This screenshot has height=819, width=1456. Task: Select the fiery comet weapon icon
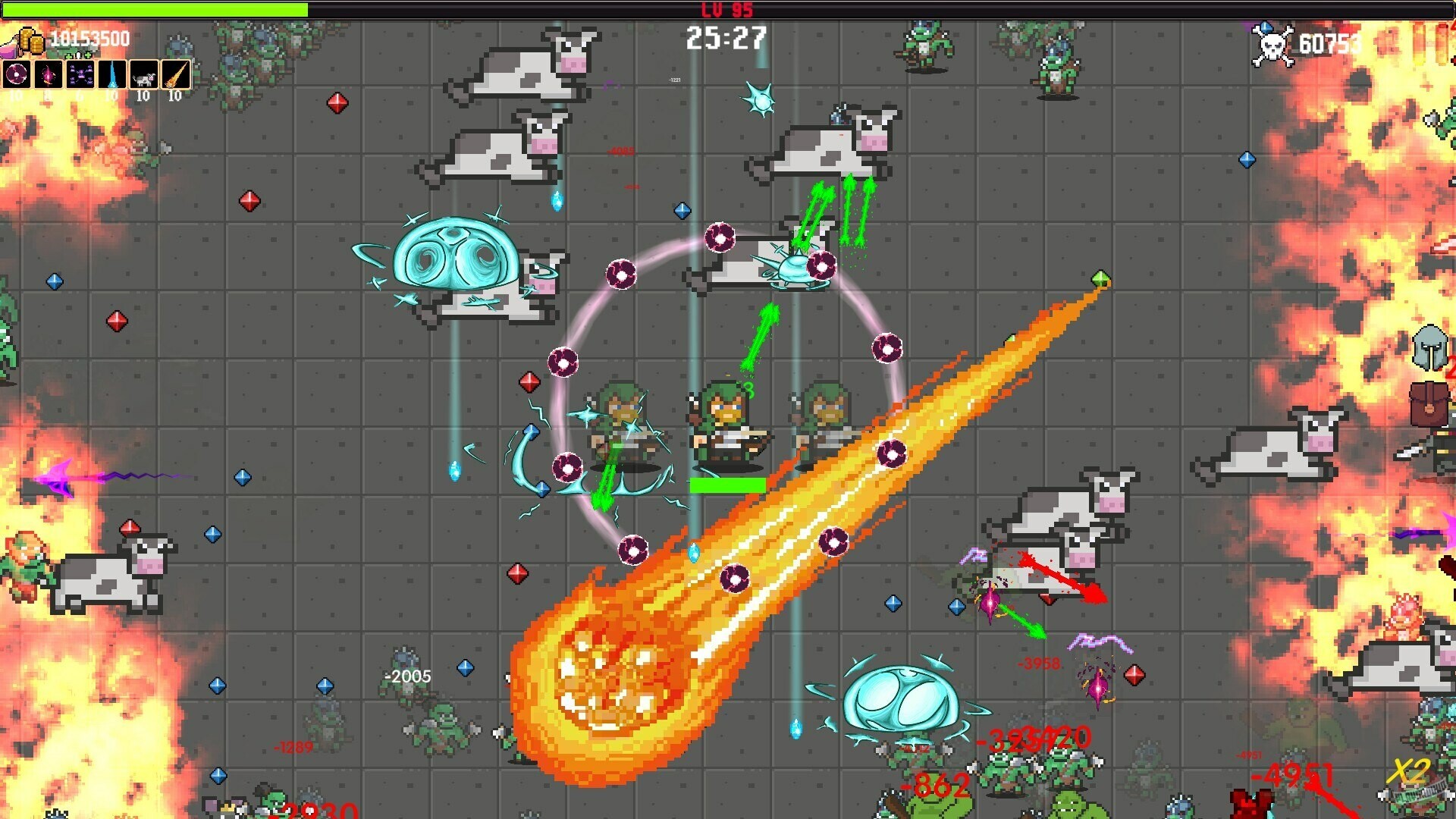pyautogui.click(x=175, y=74)
